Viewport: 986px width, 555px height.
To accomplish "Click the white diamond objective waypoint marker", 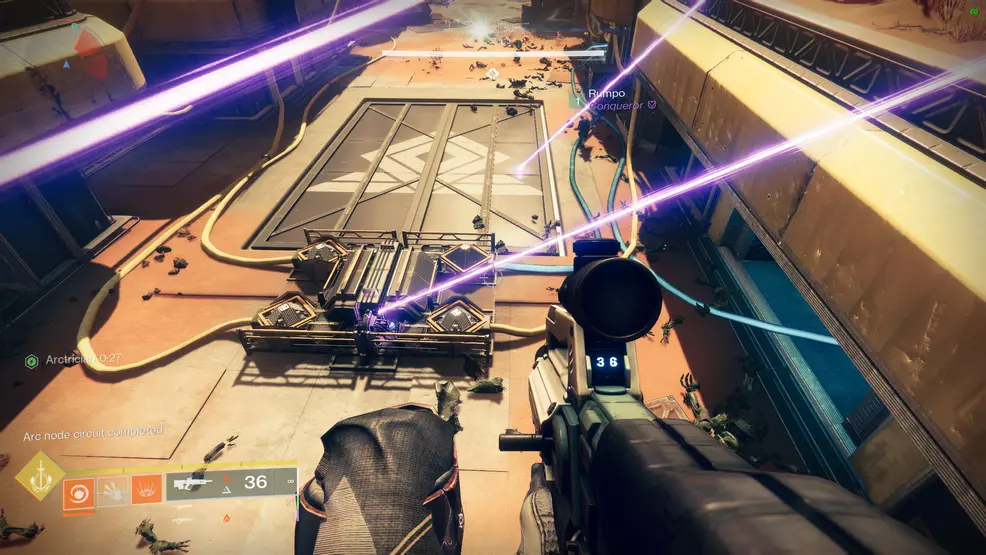I will point(492,73).
